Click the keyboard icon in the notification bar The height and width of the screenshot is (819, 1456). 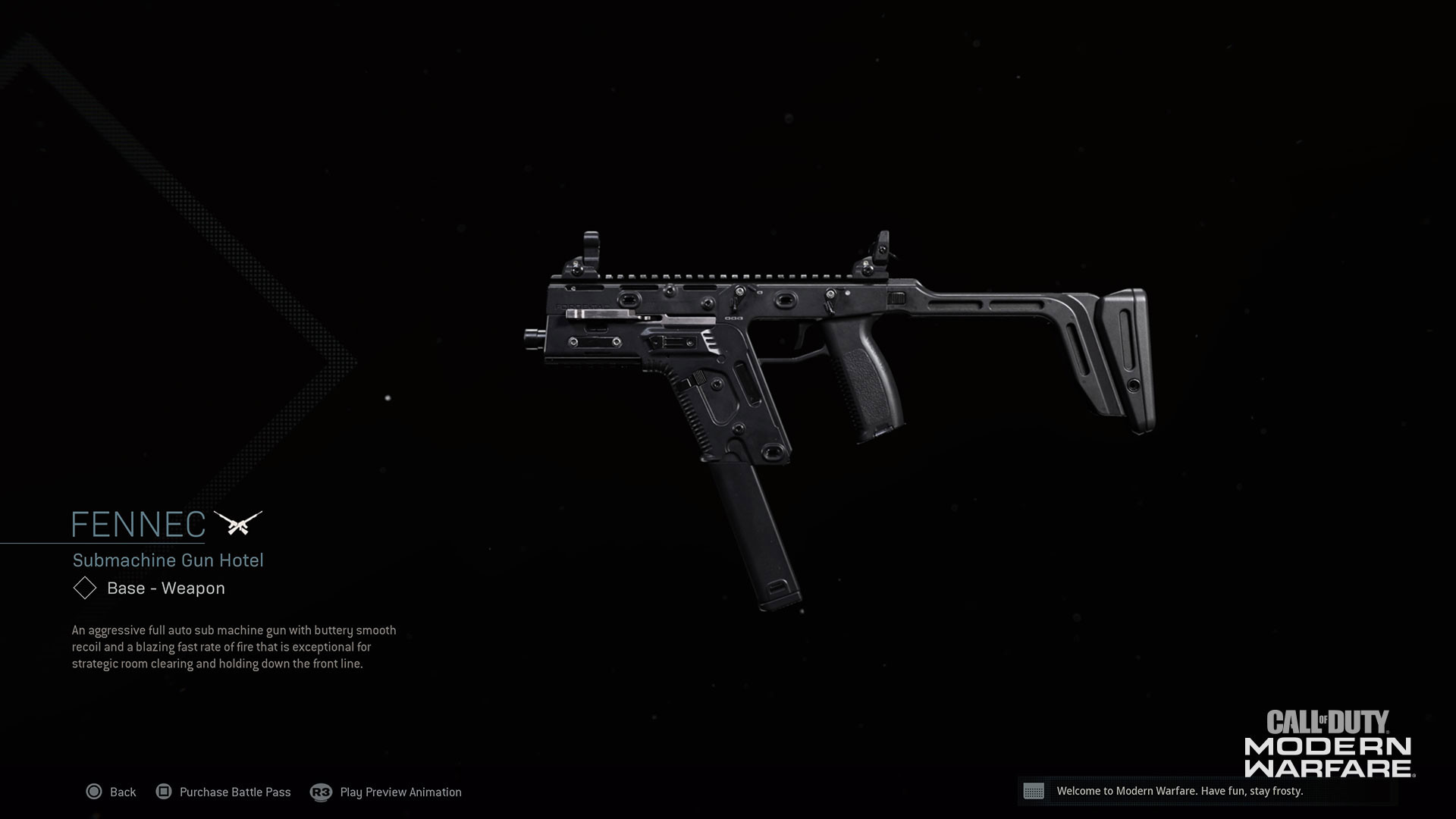pos(1036,792)
